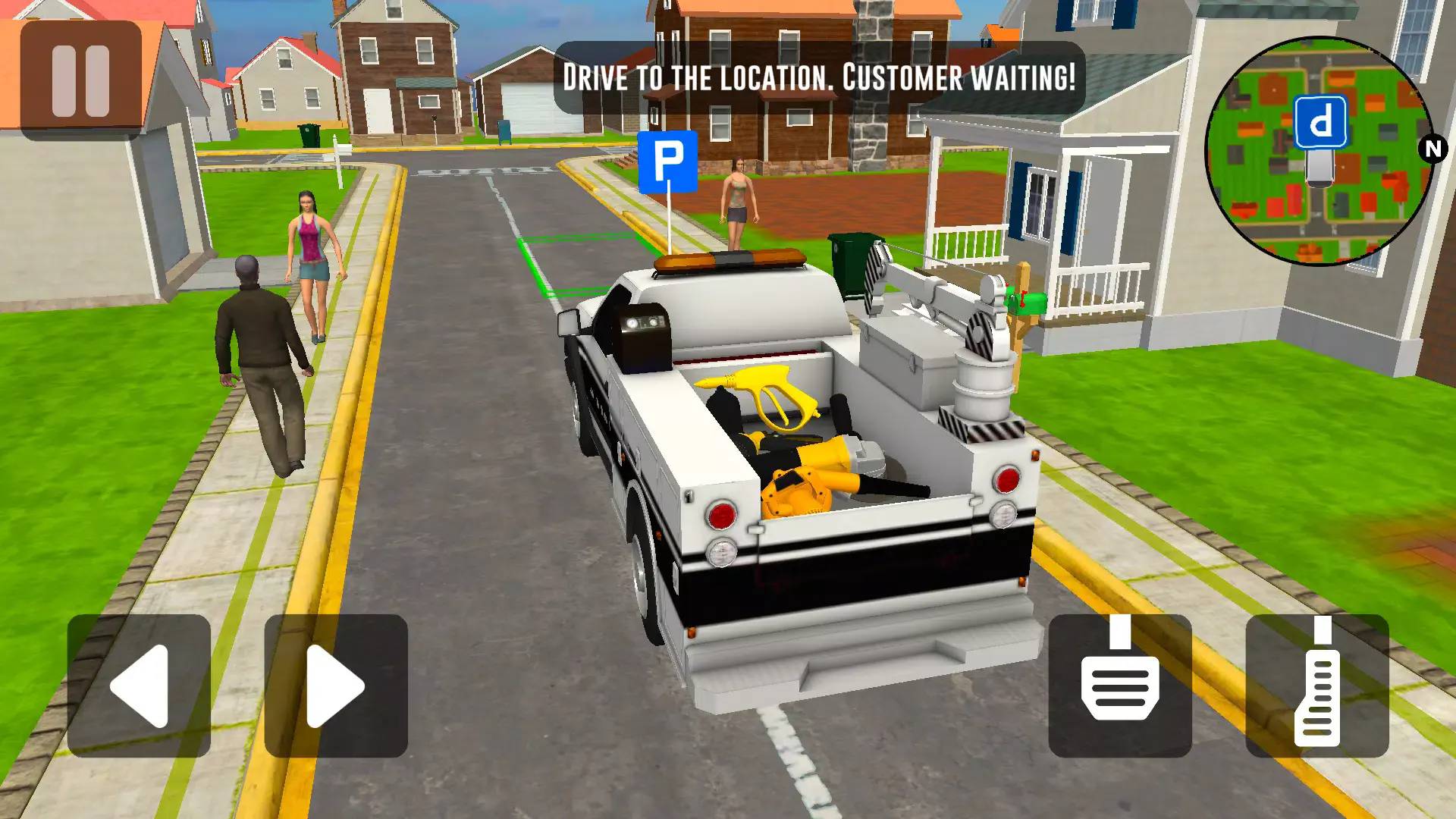
Task: Steer left with the left arrow button
Action: 139,686
